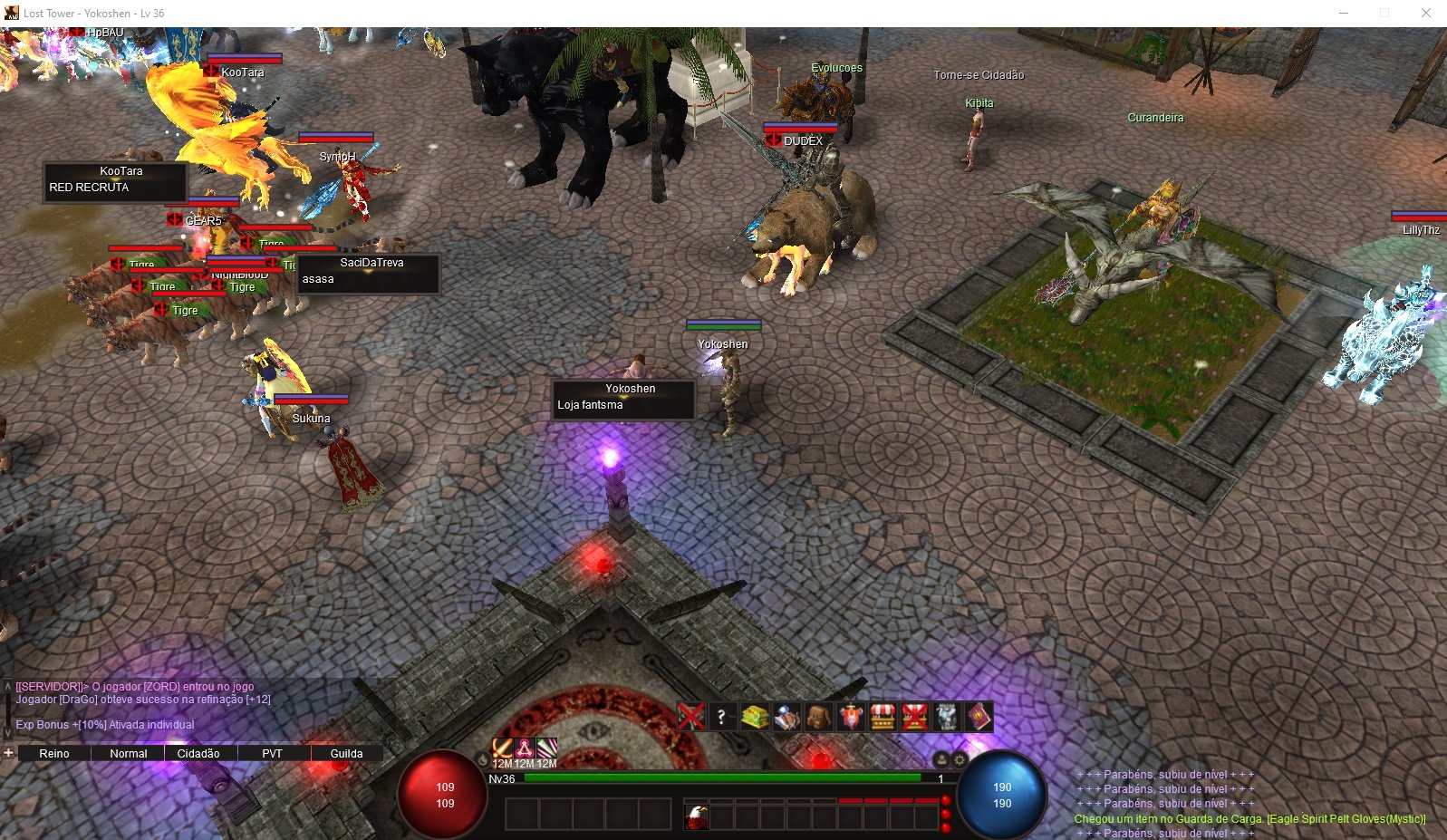Viewport: 1447px width, 840px height.
Task: Select the red guild banner icon
Action: coord(850,717)
